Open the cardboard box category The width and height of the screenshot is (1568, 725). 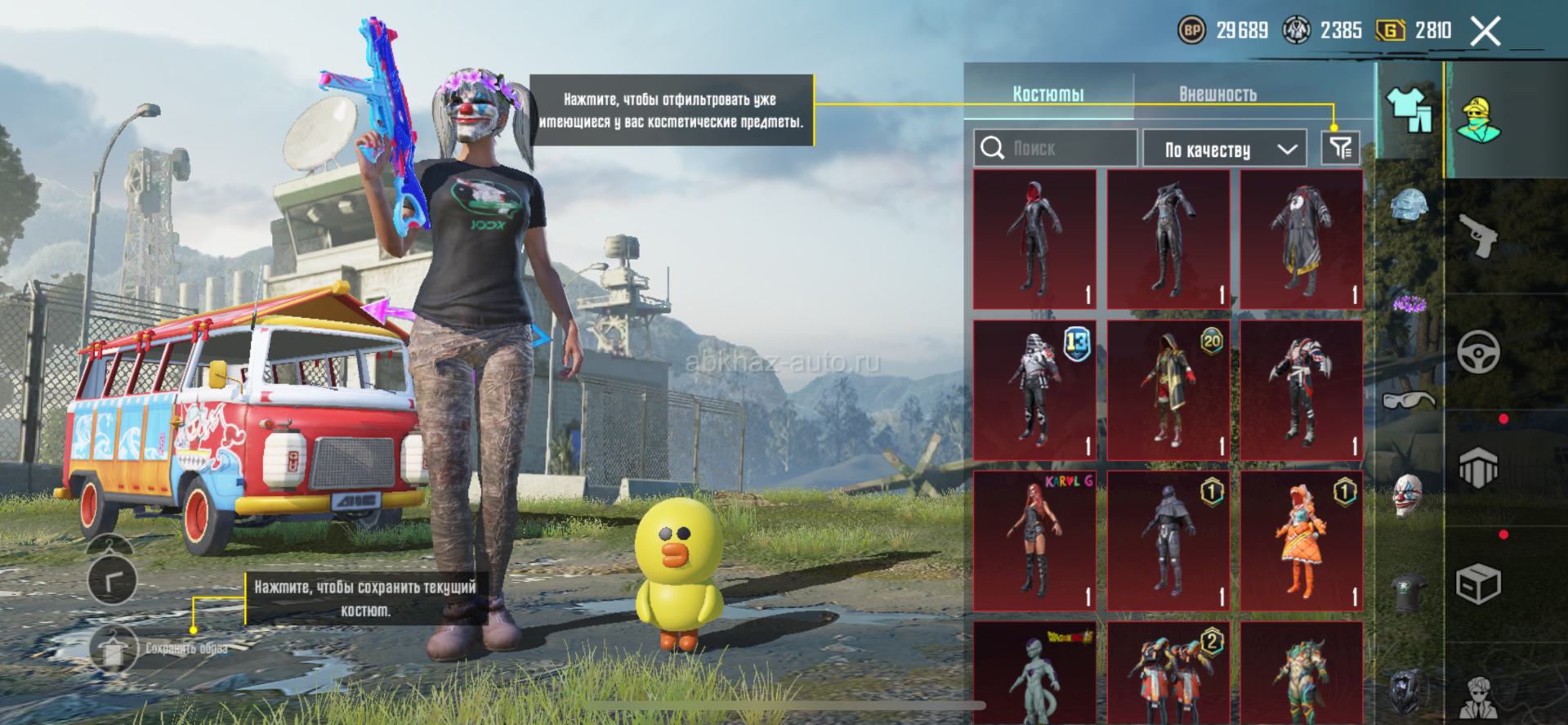coord(1478,584)
